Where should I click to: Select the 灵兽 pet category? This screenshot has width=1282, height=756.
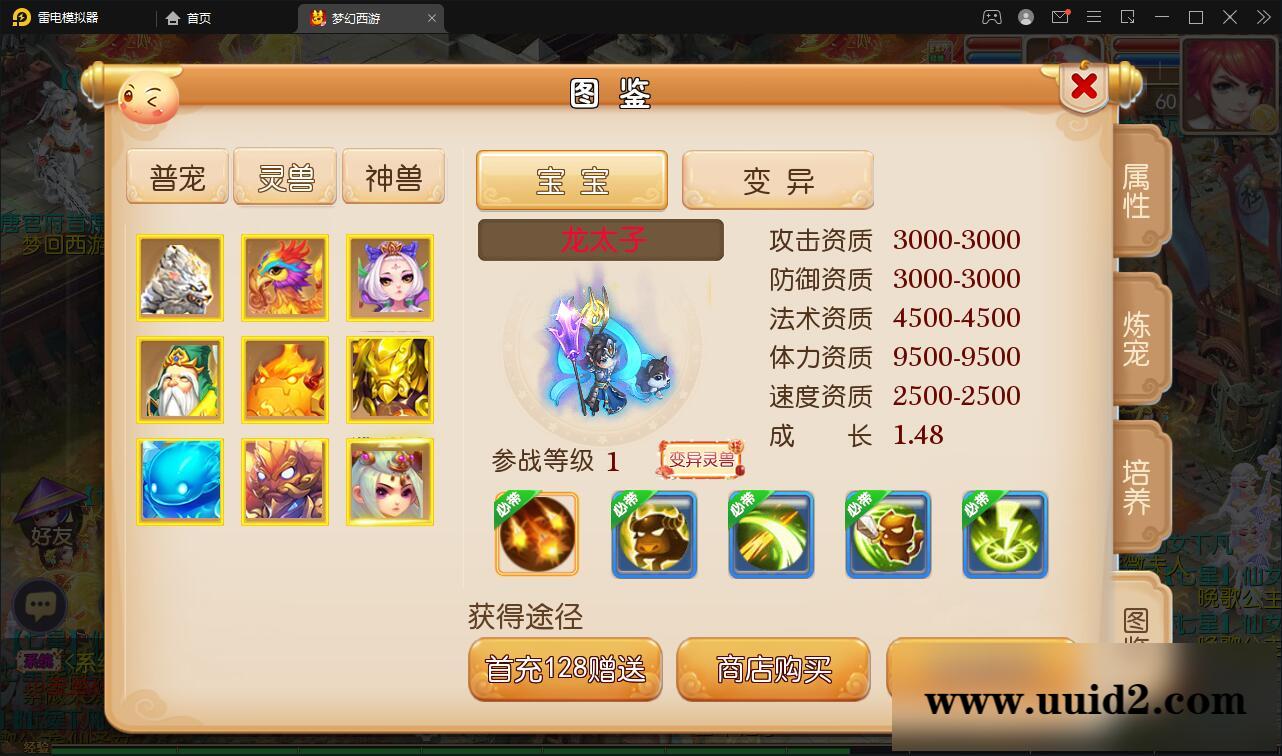pos(285,176)
